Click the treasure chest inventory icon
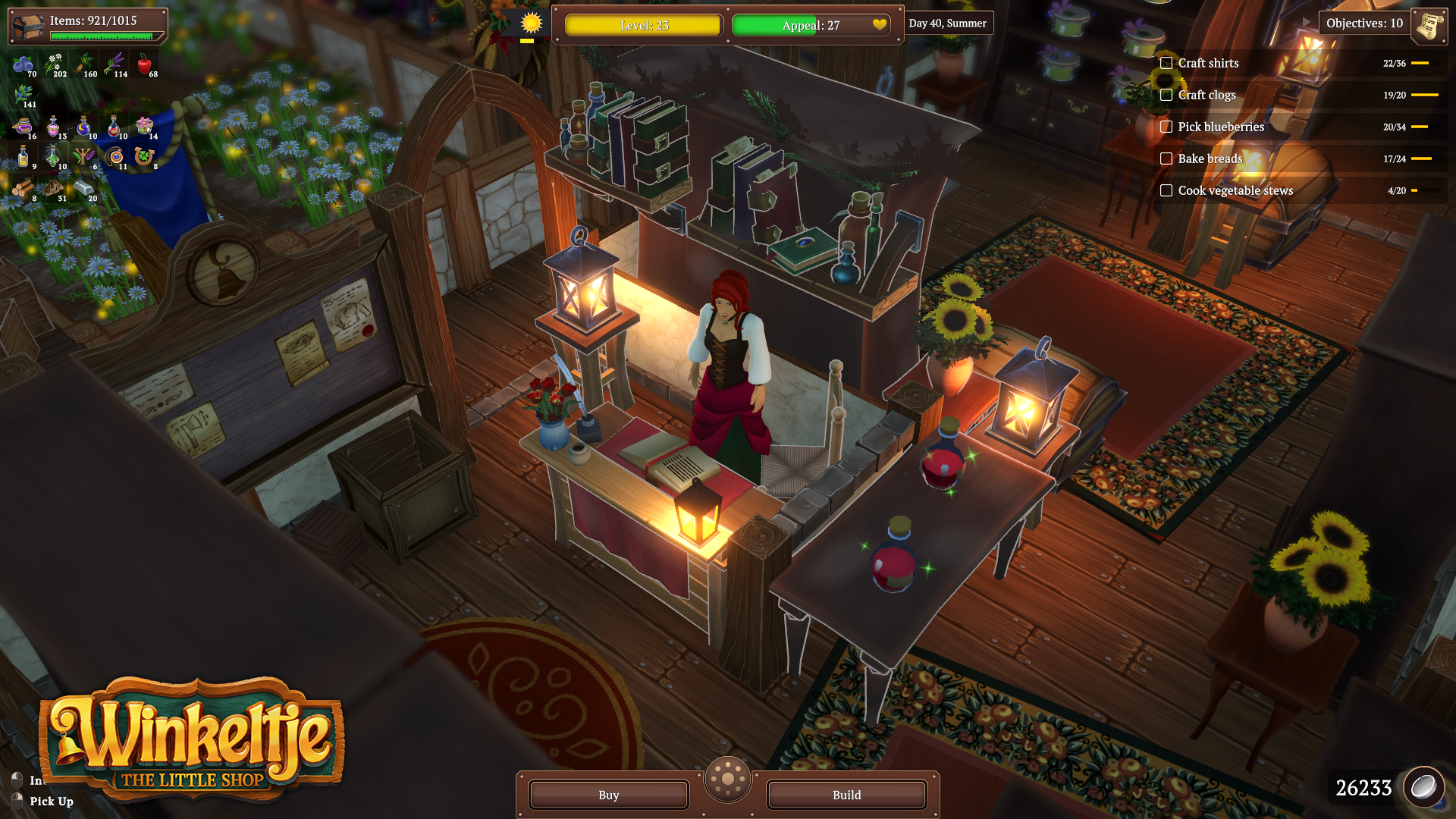The width and height of the screenshot is (1456, 819). (27, 27)
